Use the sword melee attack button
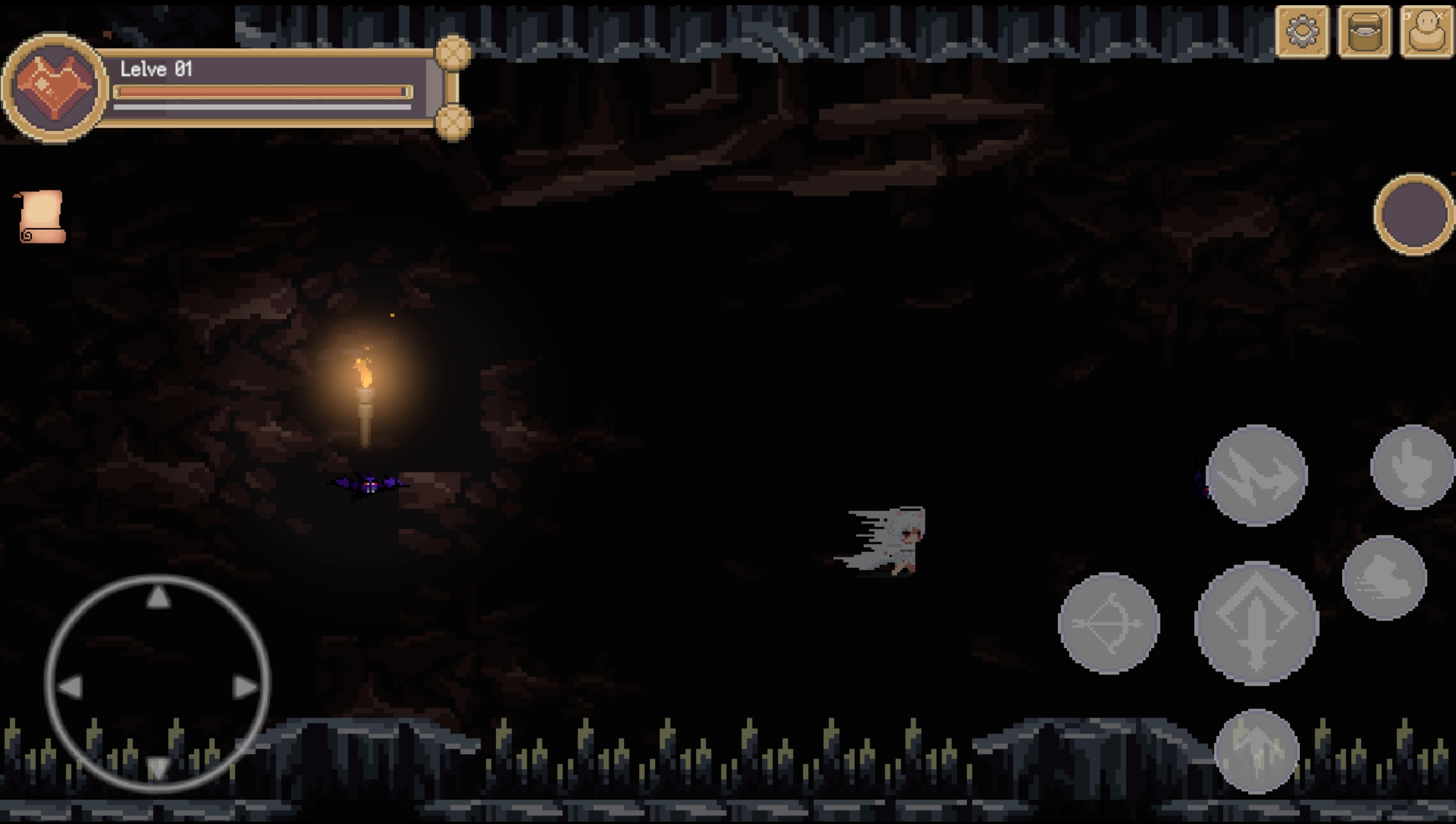The width and height of the screenshot is (1456, 824). tap(1256, 622)
